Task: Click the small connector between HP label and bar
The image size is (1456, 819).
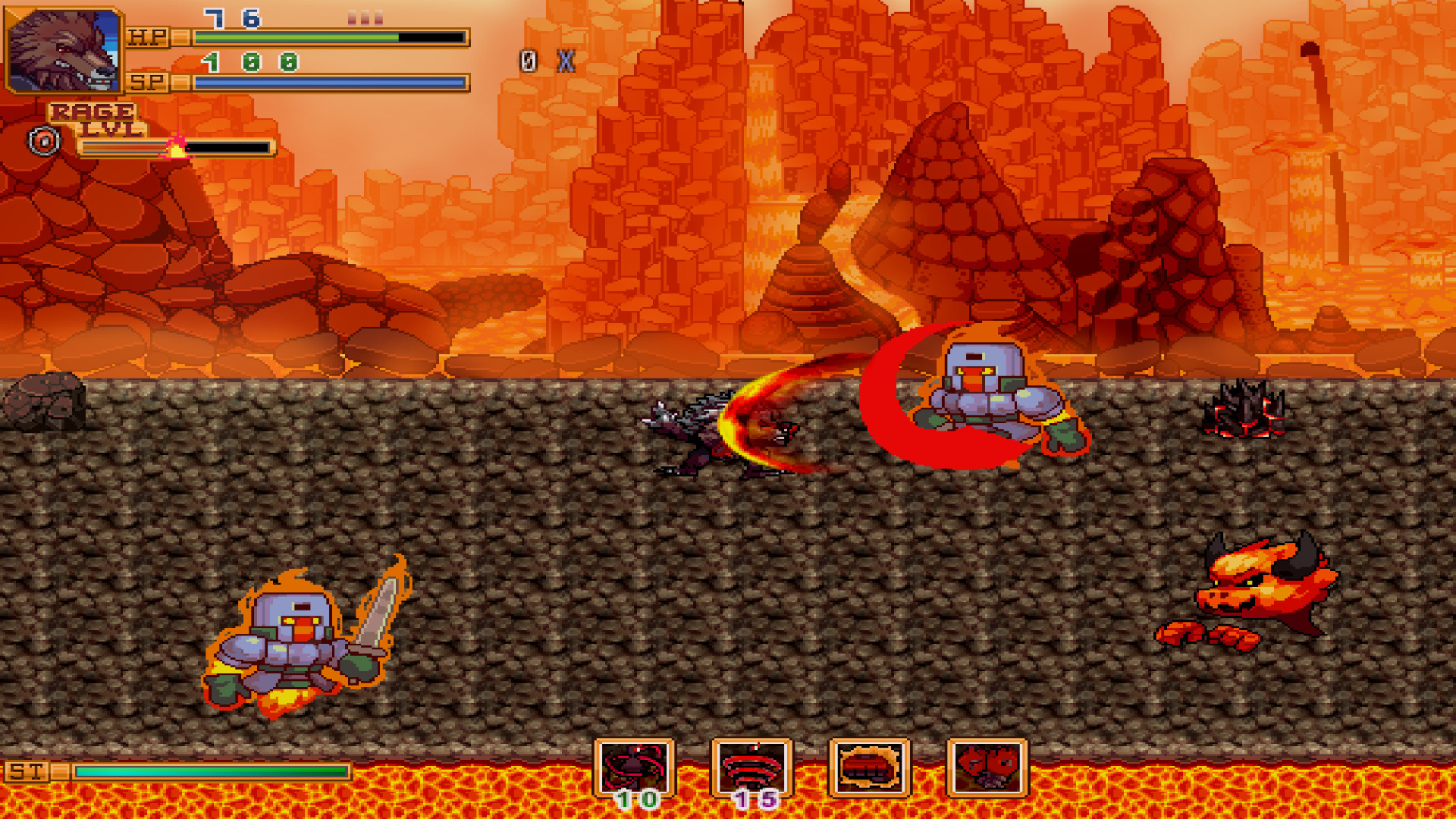Action: tap(181, 37)
